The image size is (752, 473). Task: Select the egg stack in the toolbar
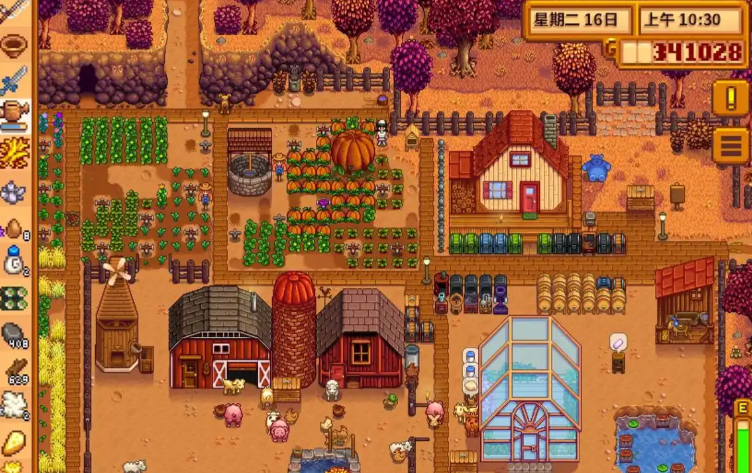[x=14, y=227]
